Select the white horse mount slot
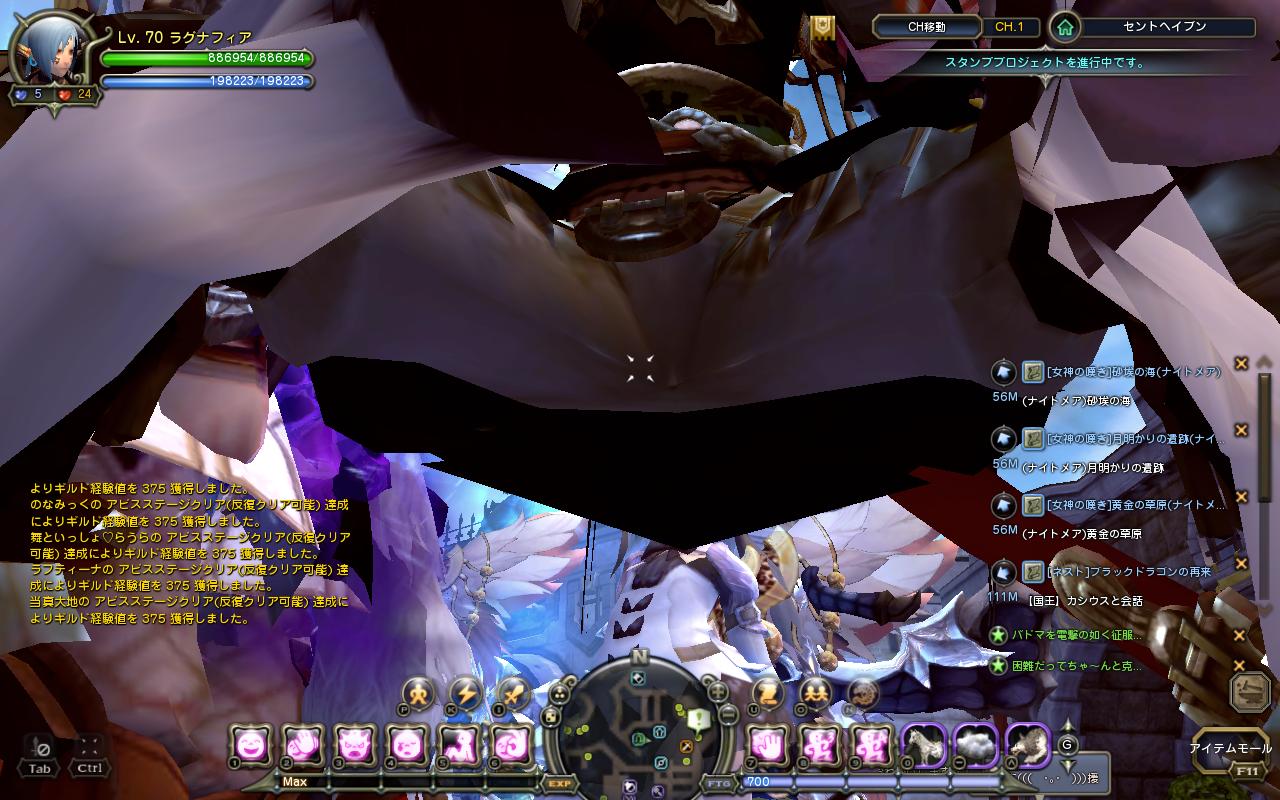The width and height of the screenshot is (1280, 800). 925,744
